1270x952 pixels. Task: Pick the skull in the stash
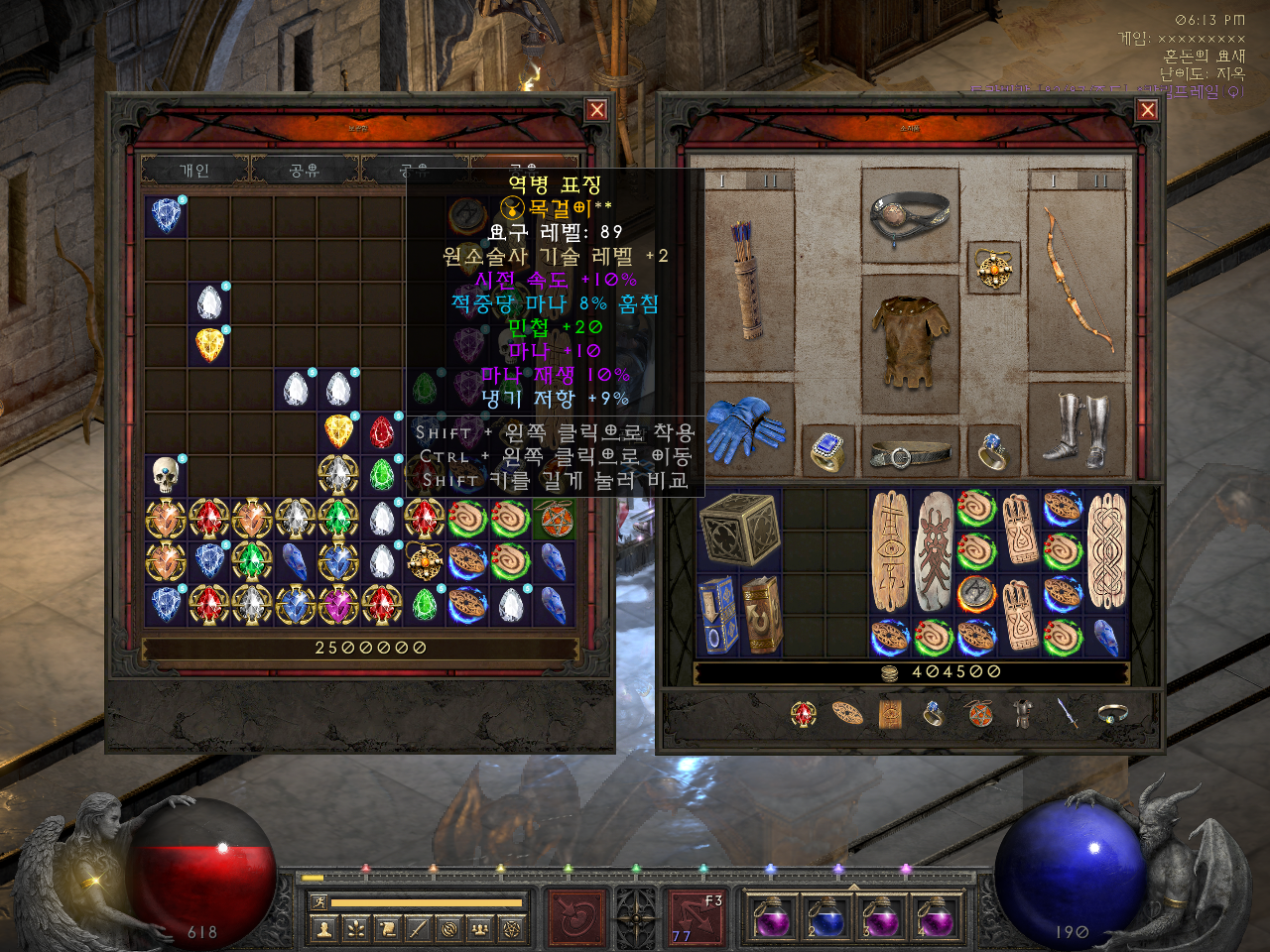point(166,475)
